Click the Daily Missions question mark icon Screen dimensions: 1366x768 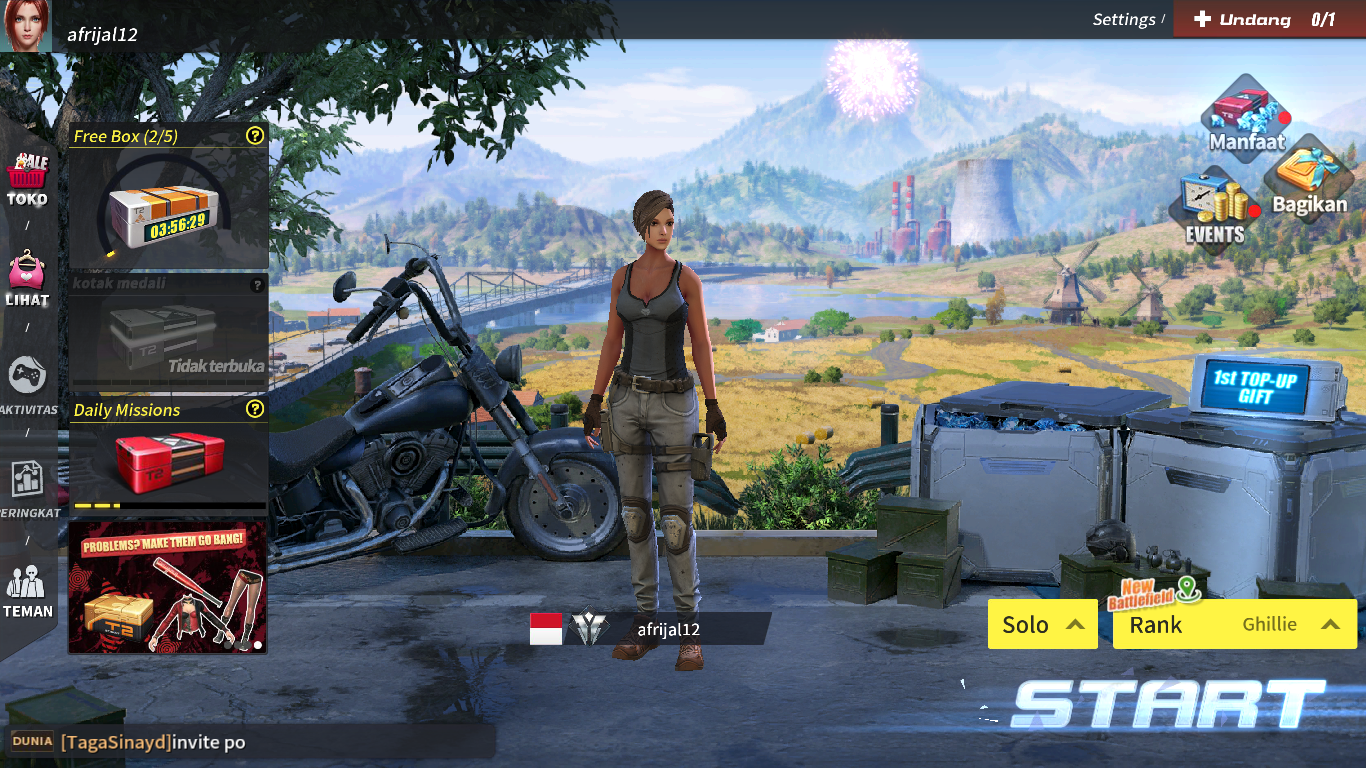[256, 410]
